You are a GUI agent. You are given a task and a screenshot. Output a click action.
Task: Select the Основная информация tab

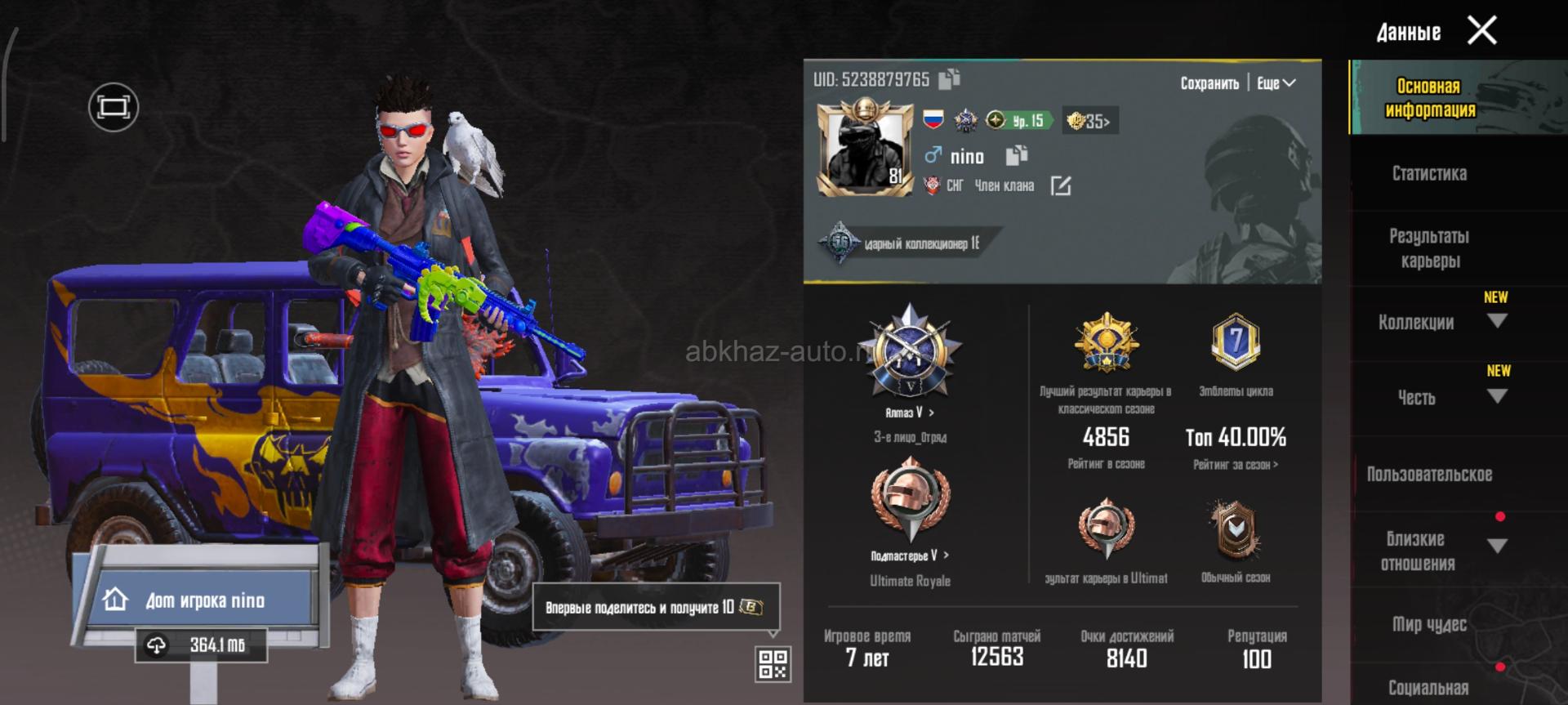(1429, 98)
